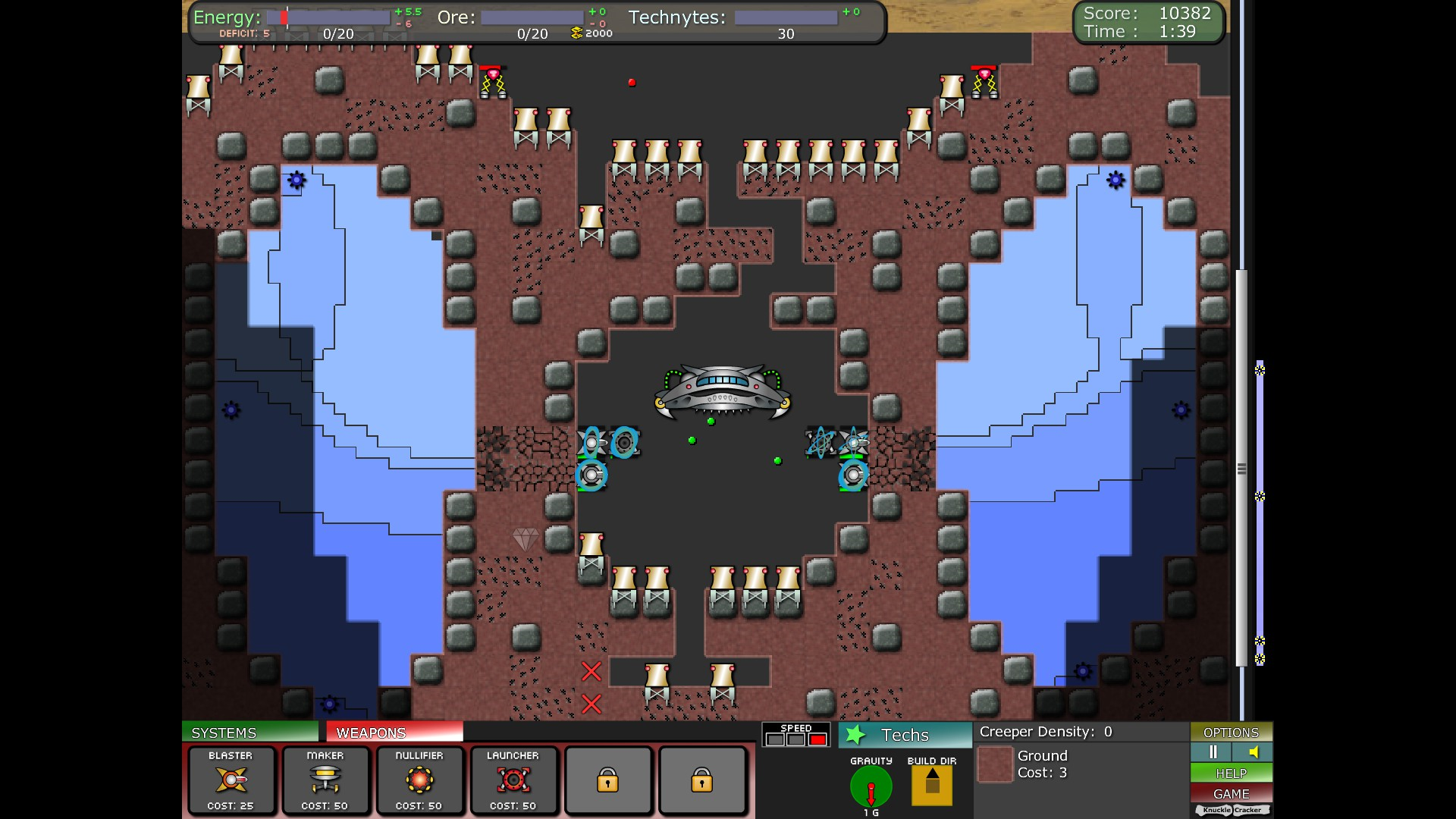Pick the Launcher weapon
1456x819 pixels.
point(513,780)
